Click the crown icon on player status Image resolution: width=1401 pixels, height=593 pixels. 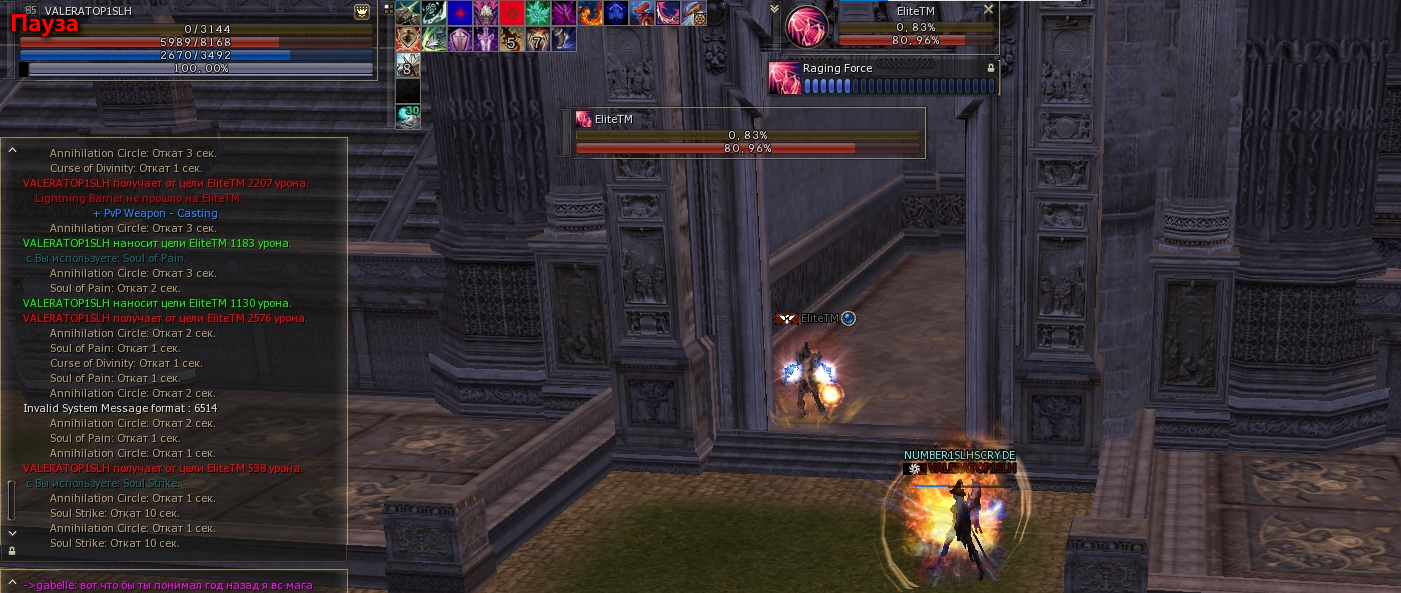click(x=362, y=12)
